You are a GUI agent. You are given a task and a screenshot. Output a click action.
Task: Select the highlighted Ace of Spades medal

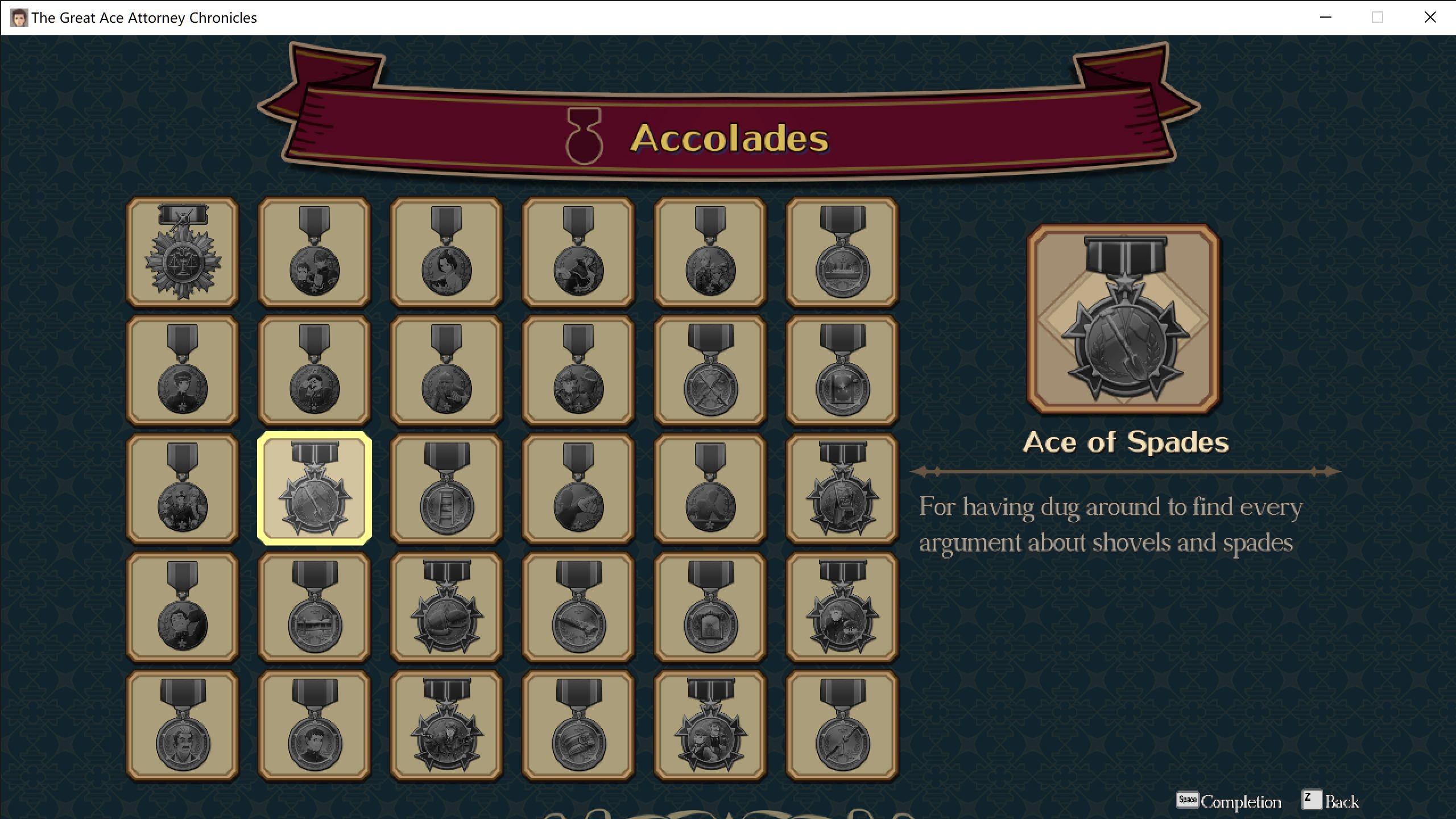tap(315, 489)
